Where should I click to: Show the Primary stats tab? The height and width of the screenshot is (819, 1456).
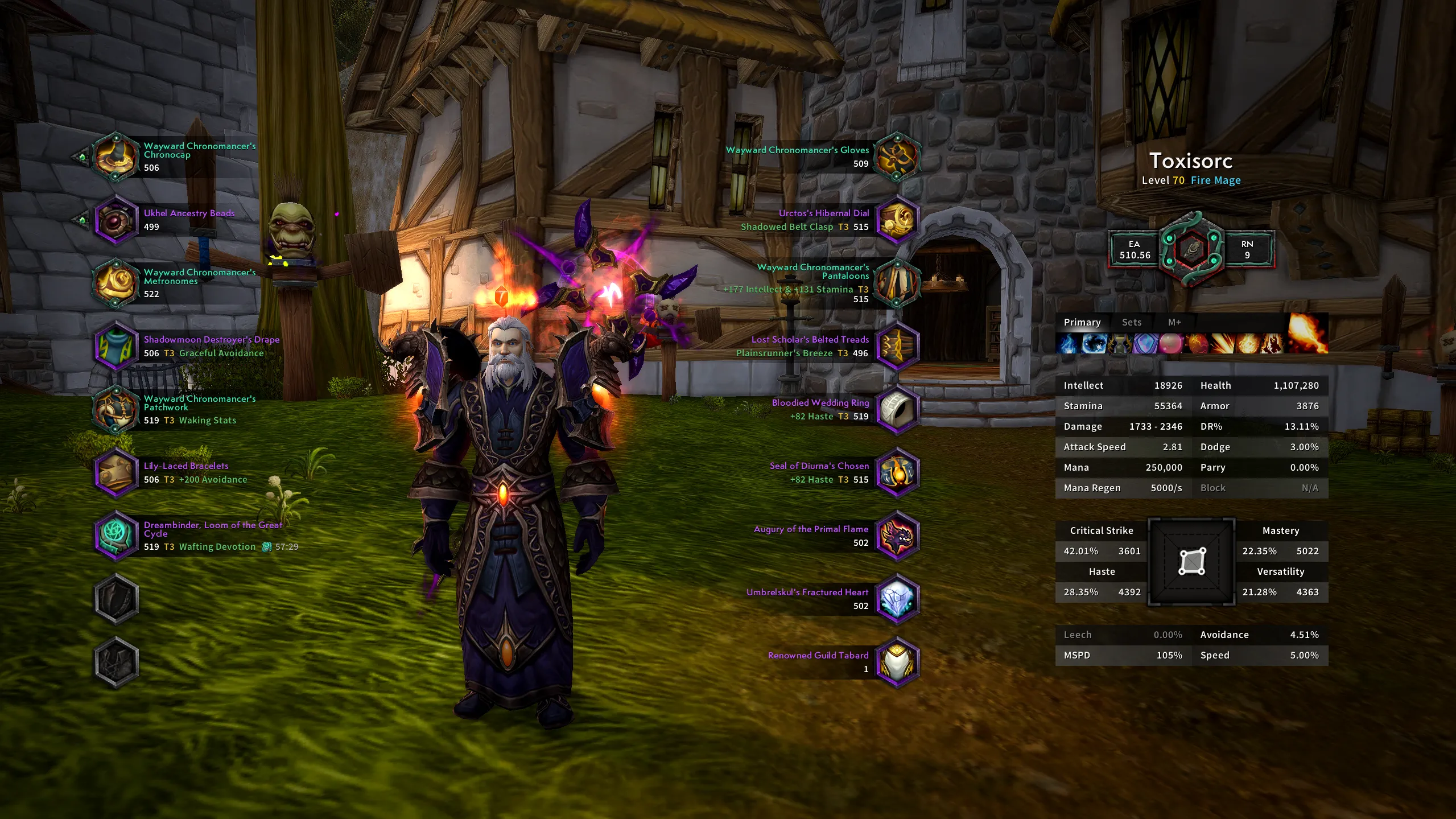[x=1082, y=322]
